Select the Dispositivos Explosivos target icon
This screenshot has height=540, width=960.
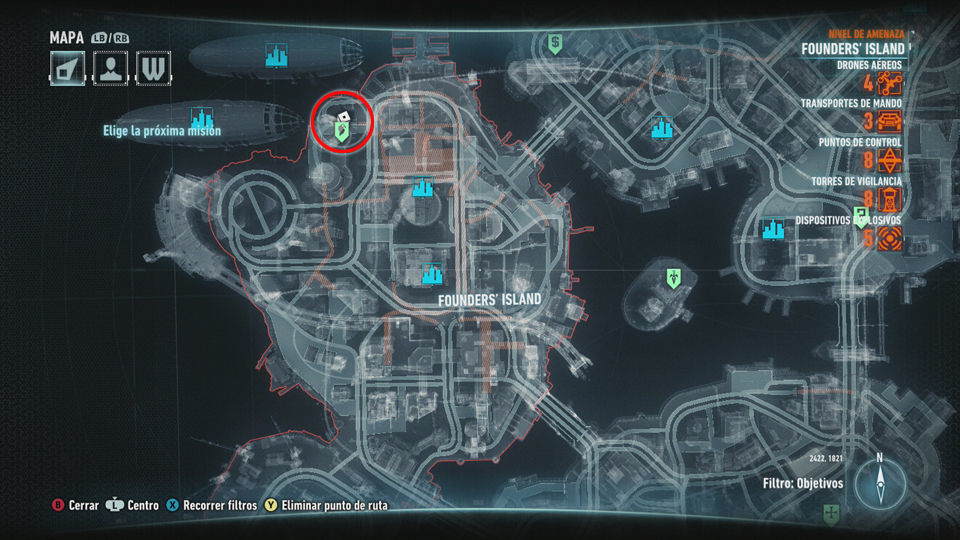click(890, 238)
